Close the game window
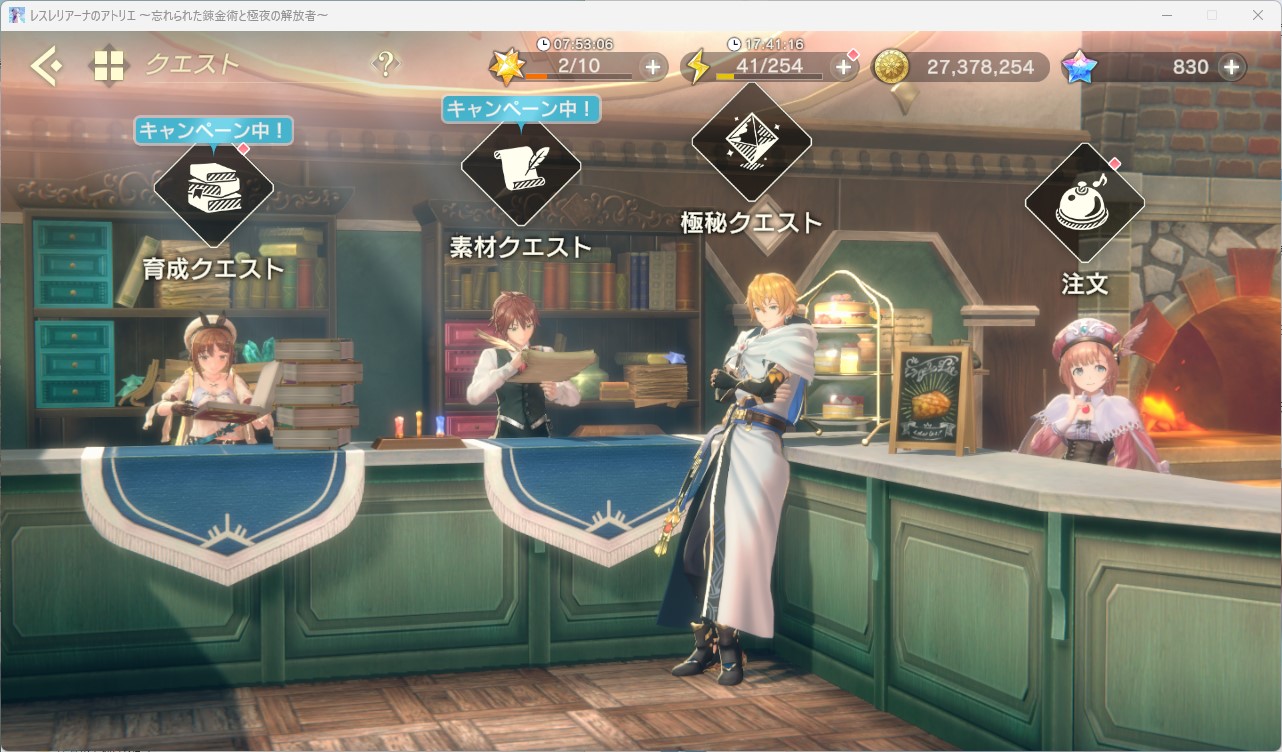The image size is (1282, 752). [1258, 15]
